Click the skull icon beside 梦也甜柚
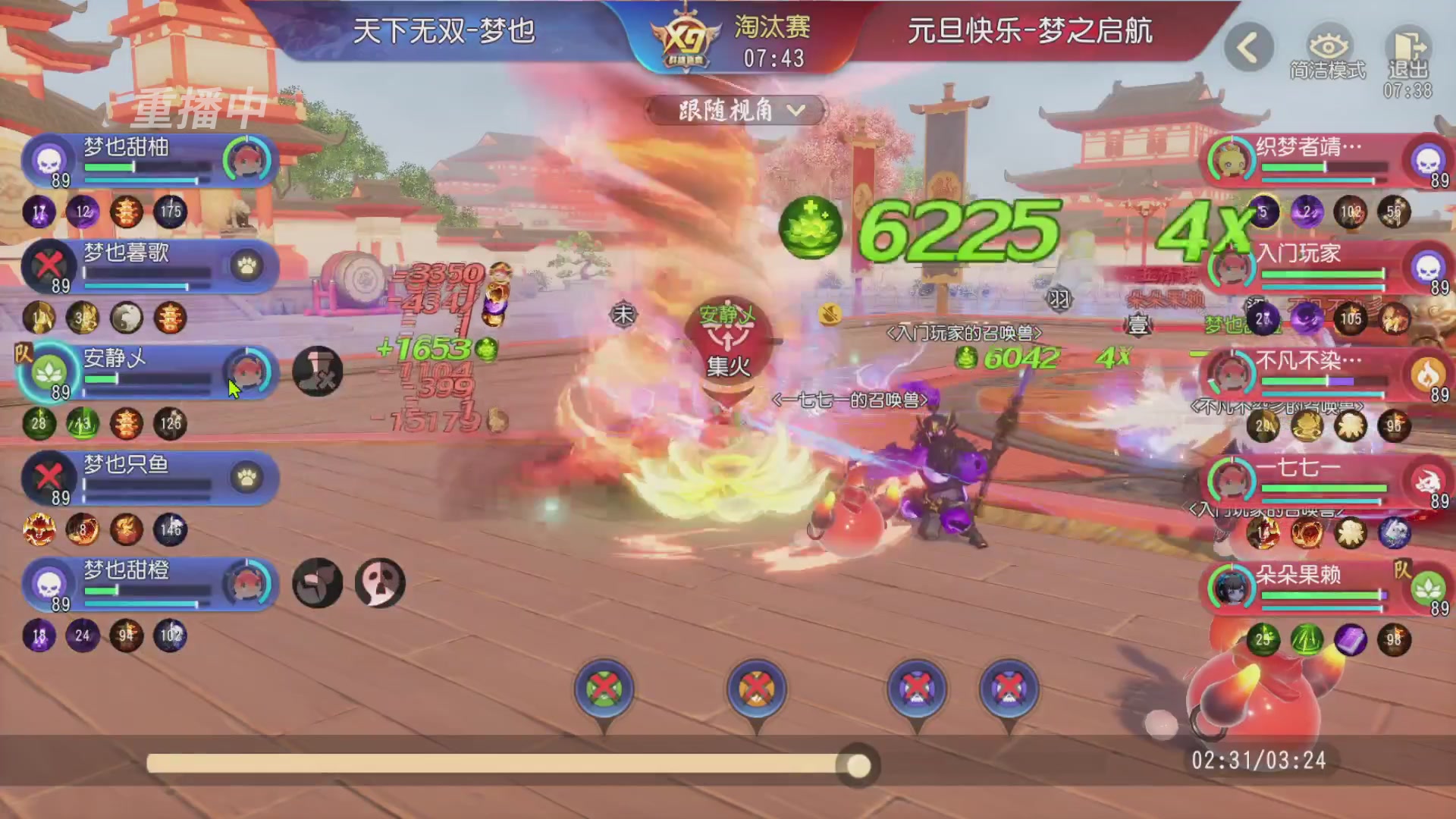The width and height of the screenshot is (1456, 819). (47, 161)
